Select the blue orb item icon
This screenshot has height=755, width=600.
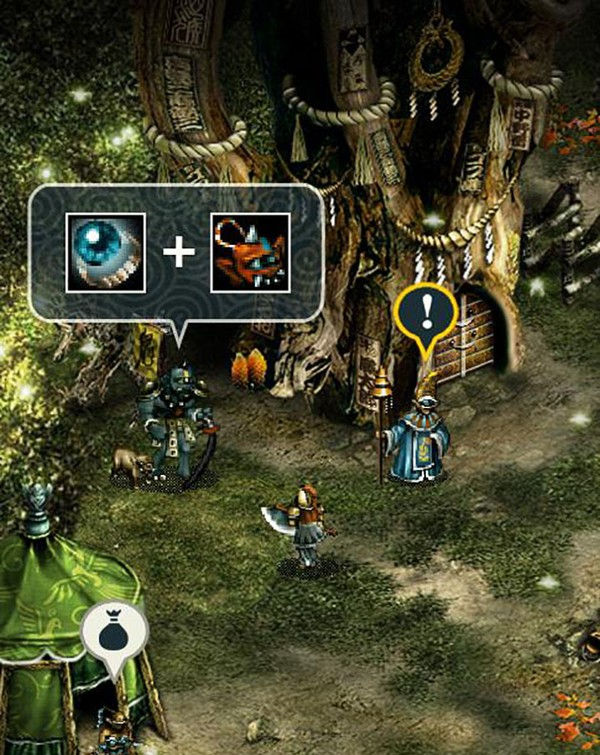point(105,252)
